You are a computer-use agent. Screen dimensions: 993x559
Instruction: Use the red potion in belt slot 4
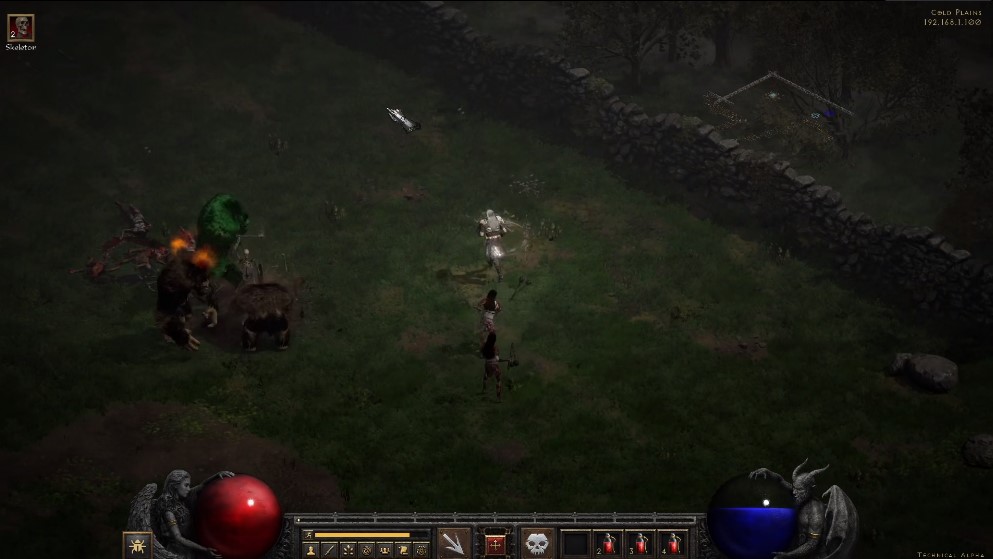pos(672,544)
